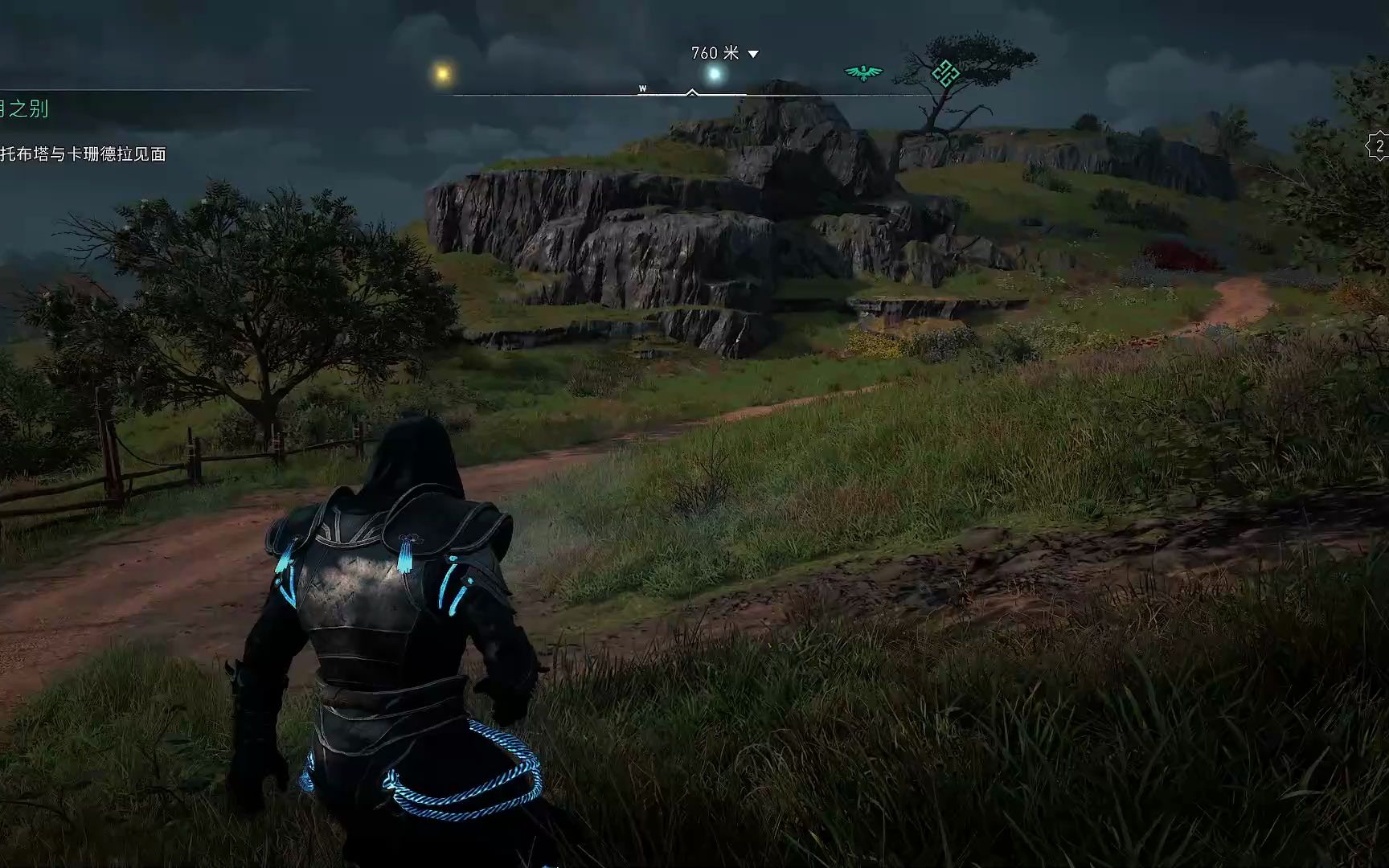Click the W cardinal direction marker
This screenshot has height=868, width=1389.
tap(642, 88)
